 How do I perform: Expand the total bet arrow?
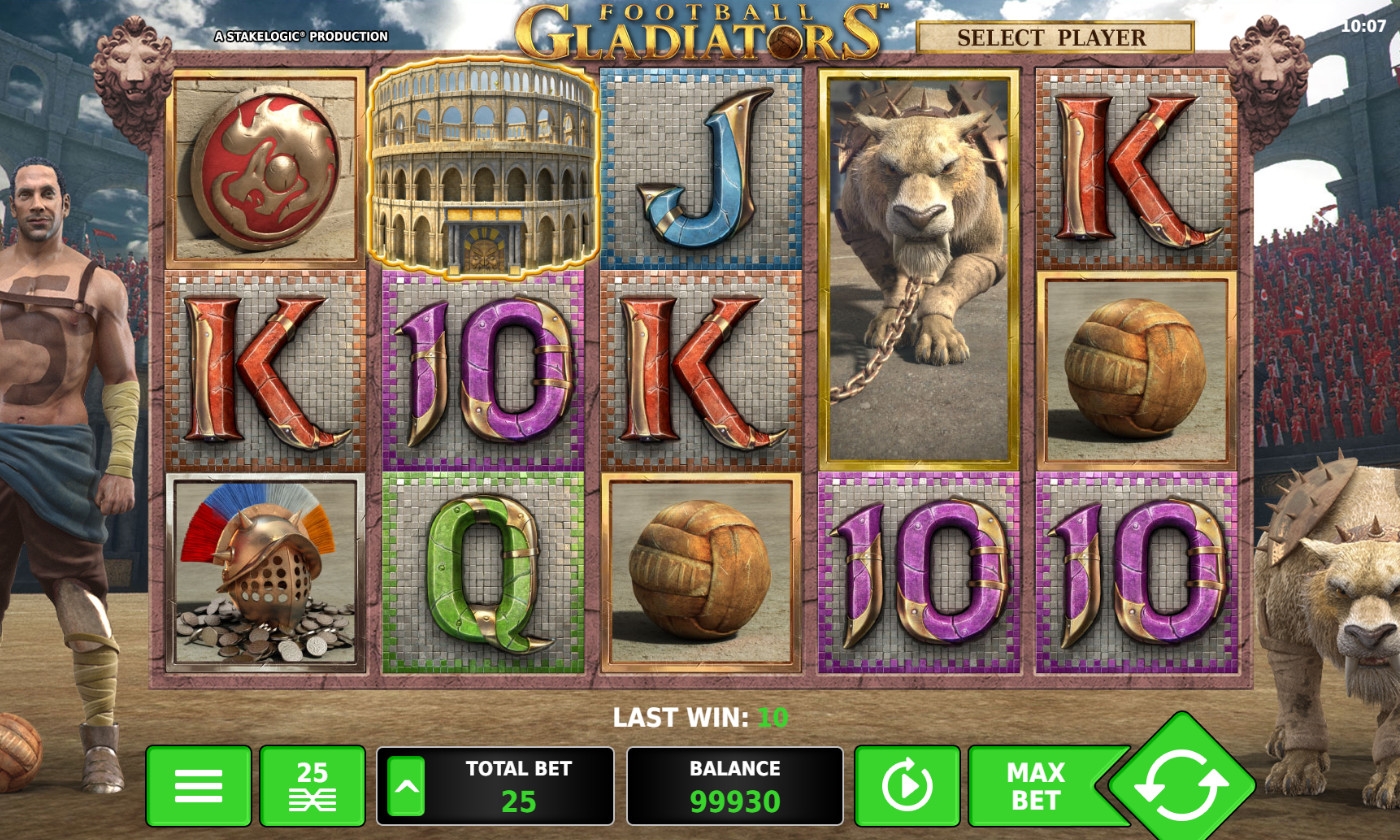point(406,786)
